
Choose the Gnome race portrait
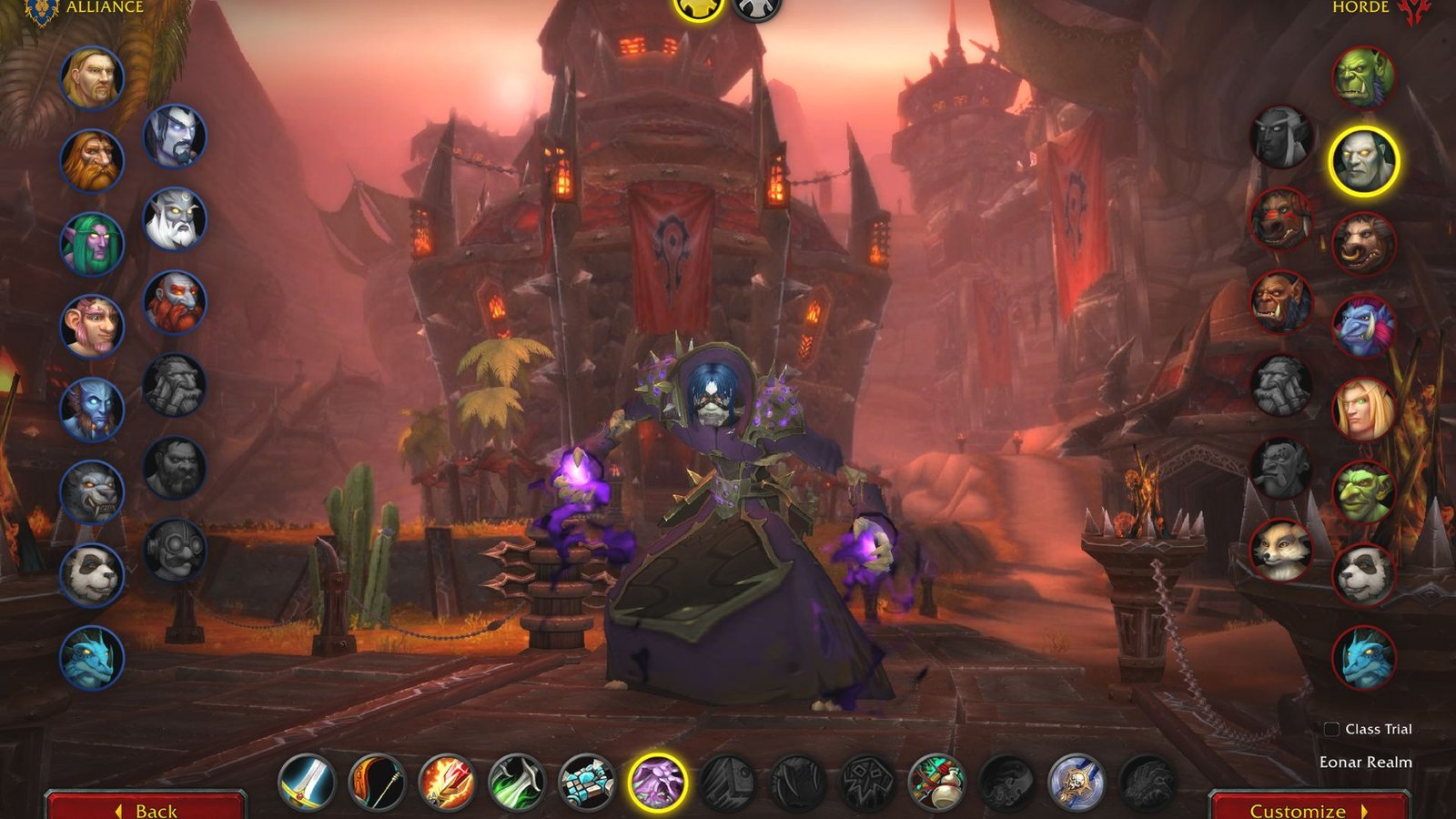coord(91,323)
